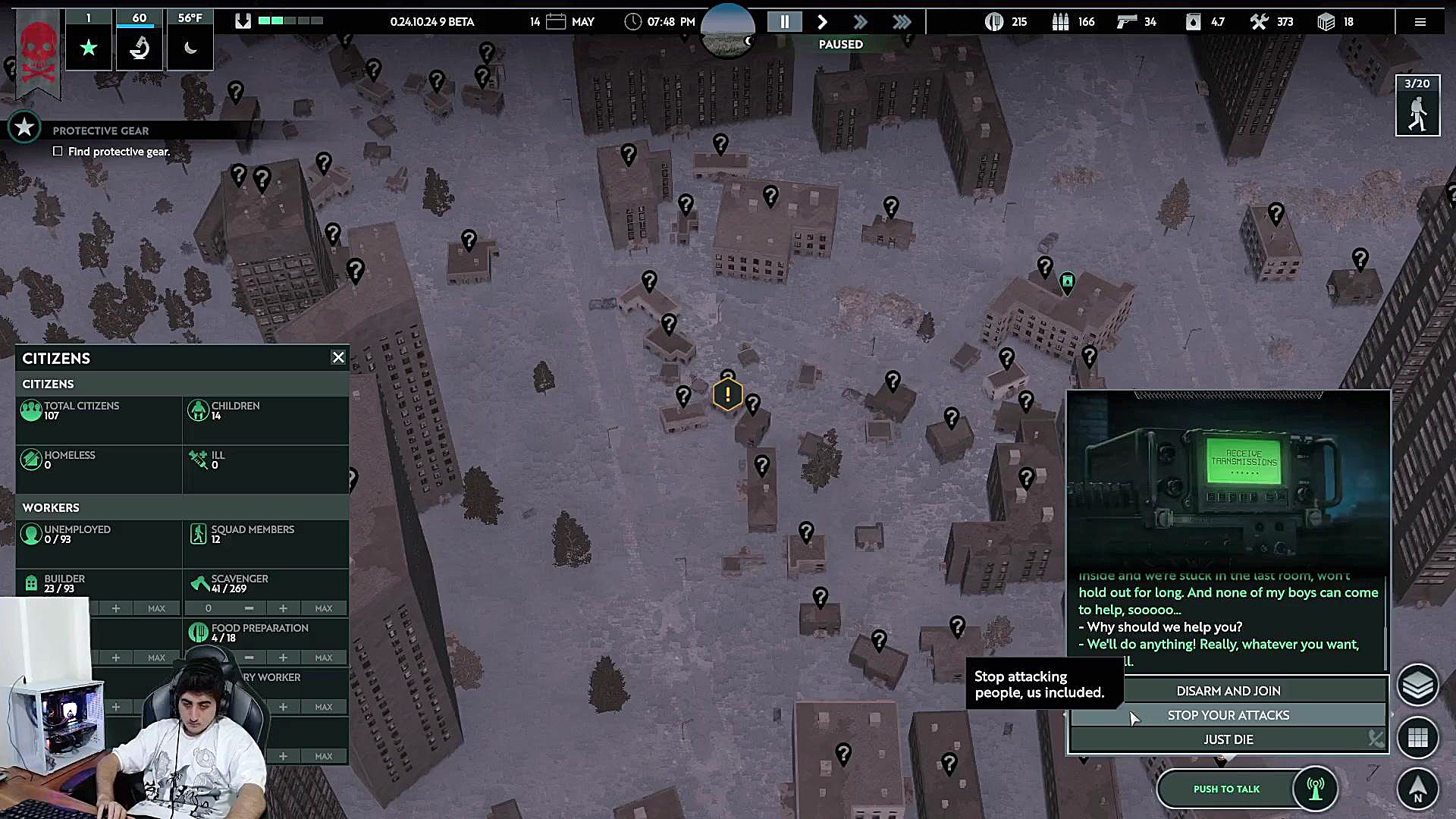
Task: Set game speed to triple fast-forward
Action: click(x=902, y=22)
